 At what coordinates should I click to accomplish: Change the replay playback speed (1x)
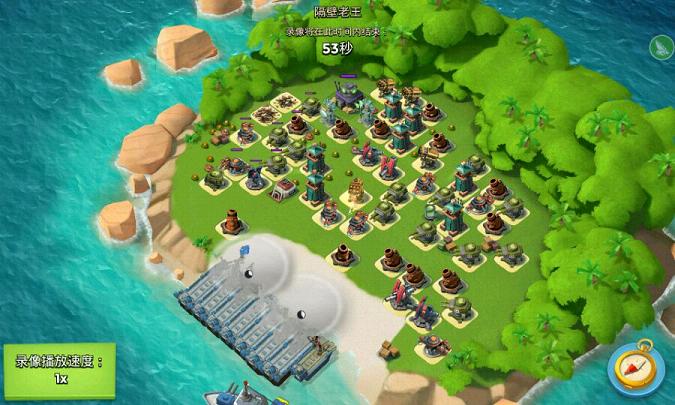tap(59, 370)
